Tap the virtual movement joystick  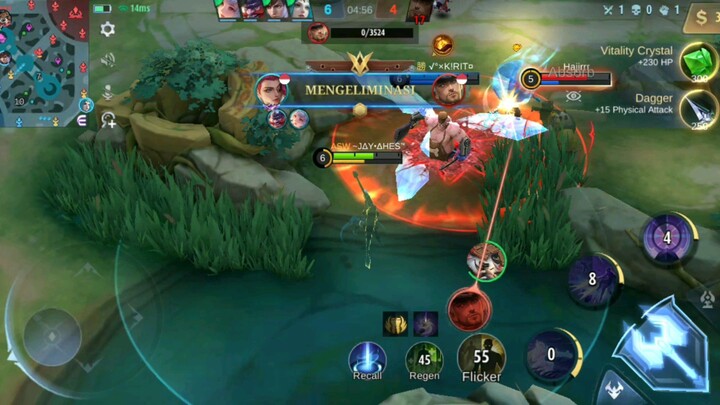(52, 336)
